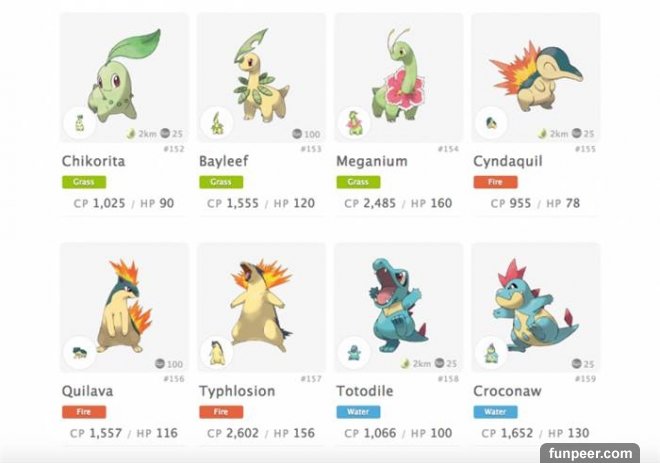
Task: Click Cyndaquil's orange Fire type tag
Action: point(493,182)
